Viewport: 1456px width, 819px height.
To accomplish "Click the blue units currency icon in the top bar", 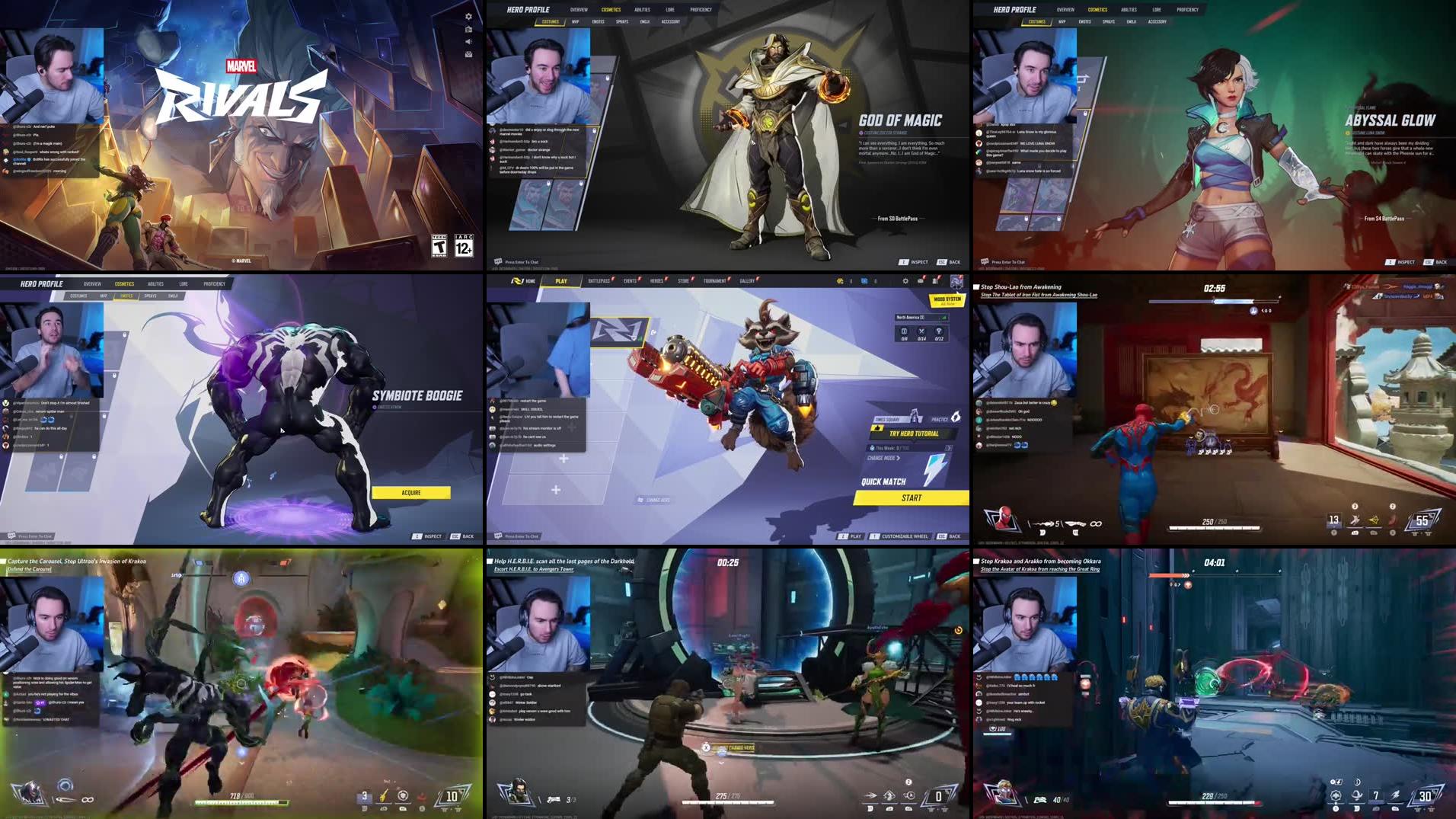I will (864, 280).
